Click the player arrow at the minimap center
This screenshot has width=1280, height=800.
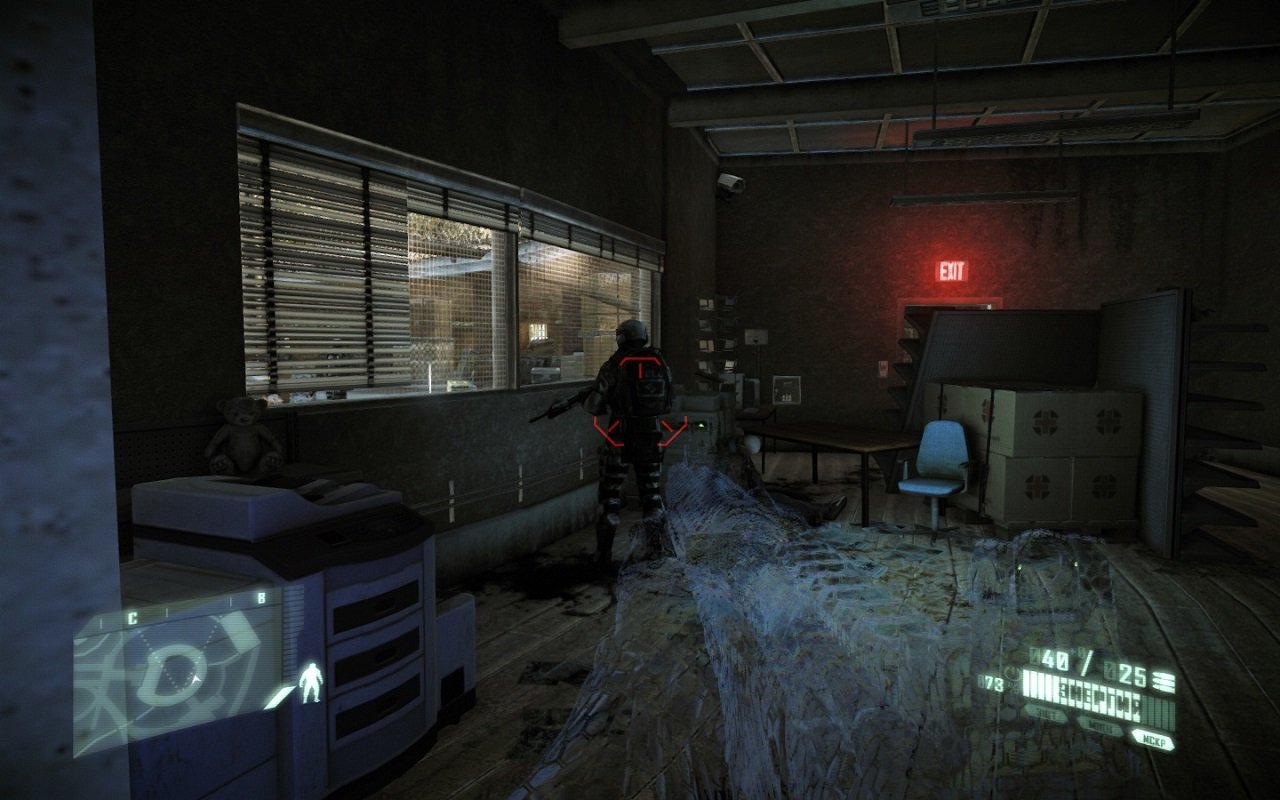pos(195,680)
